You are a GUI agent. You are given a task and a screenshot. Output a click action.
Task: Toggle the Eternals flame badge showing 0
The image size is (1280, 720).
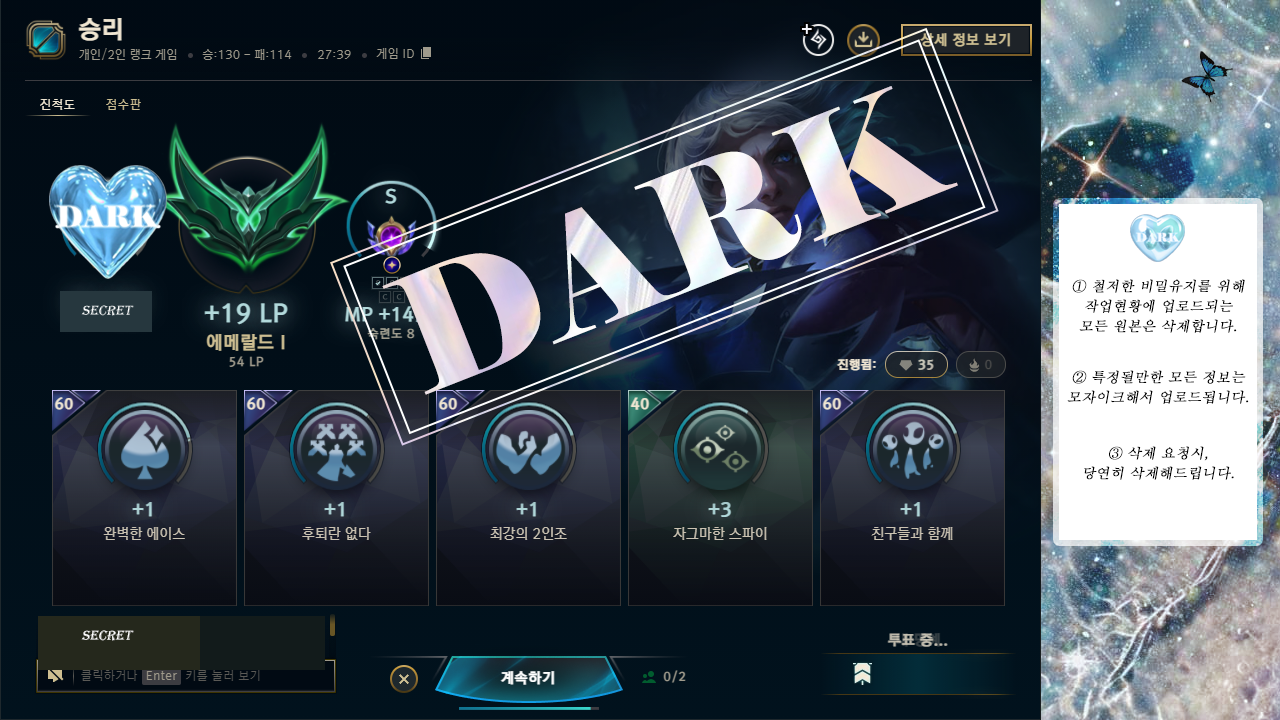click(x=979, y=364)
